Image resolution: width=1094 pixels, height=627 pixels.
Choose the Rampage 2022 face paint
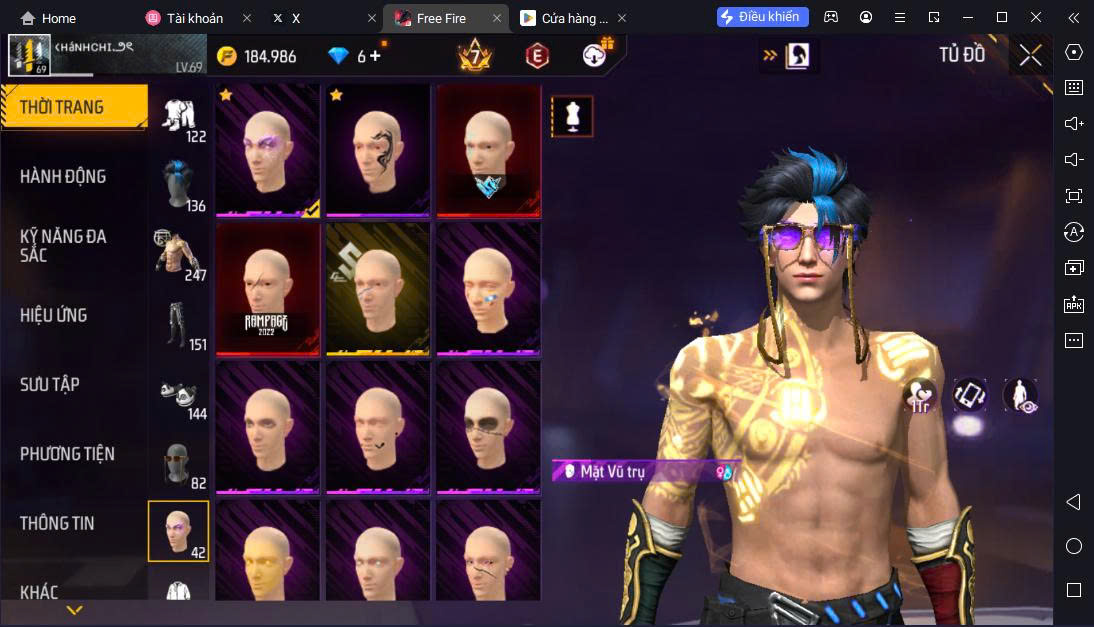268,289
